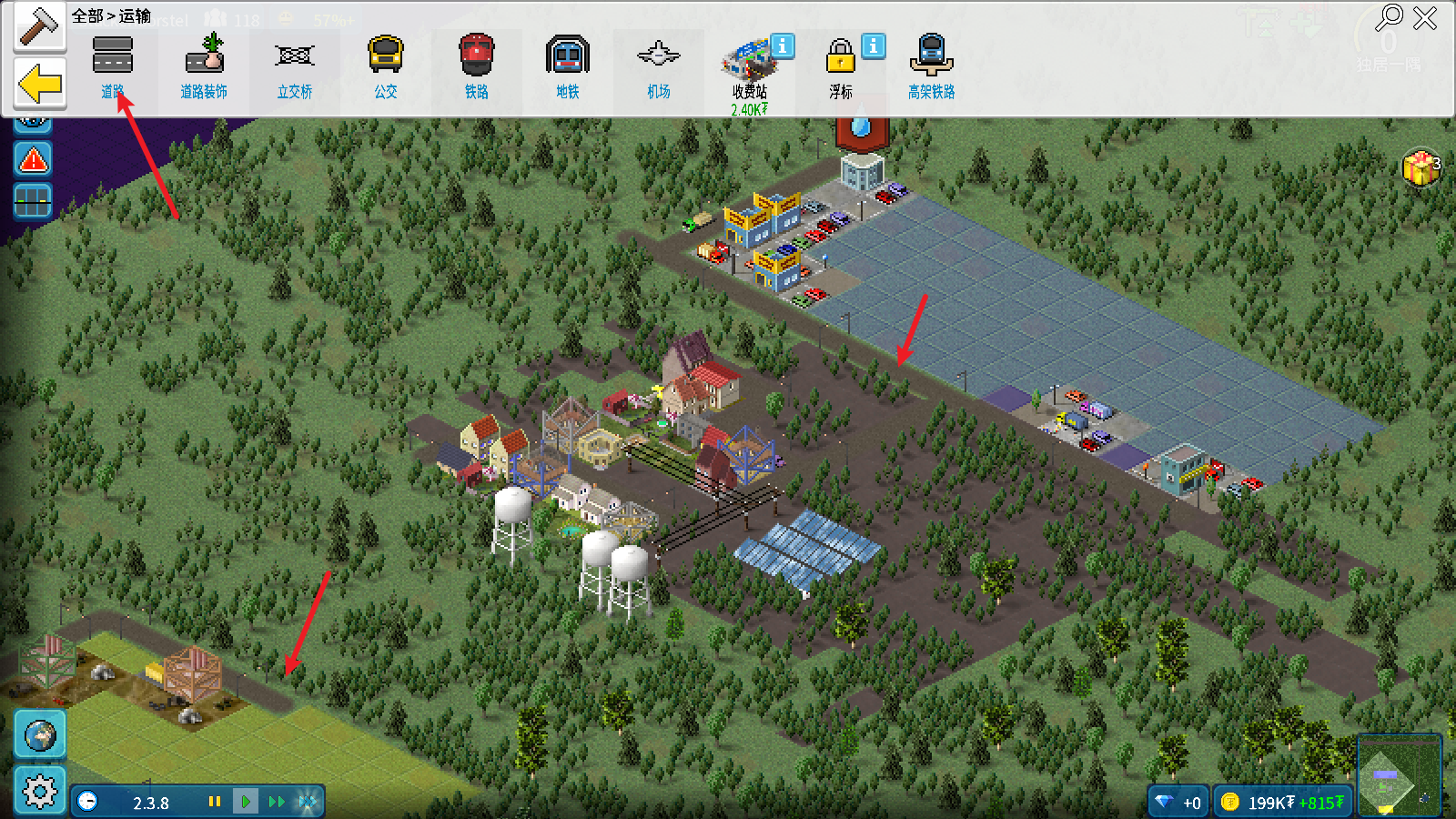1456x819 pixels.
Task: Open the 公交 bus category
Action: pyautogui.click(x=386, y=66)
